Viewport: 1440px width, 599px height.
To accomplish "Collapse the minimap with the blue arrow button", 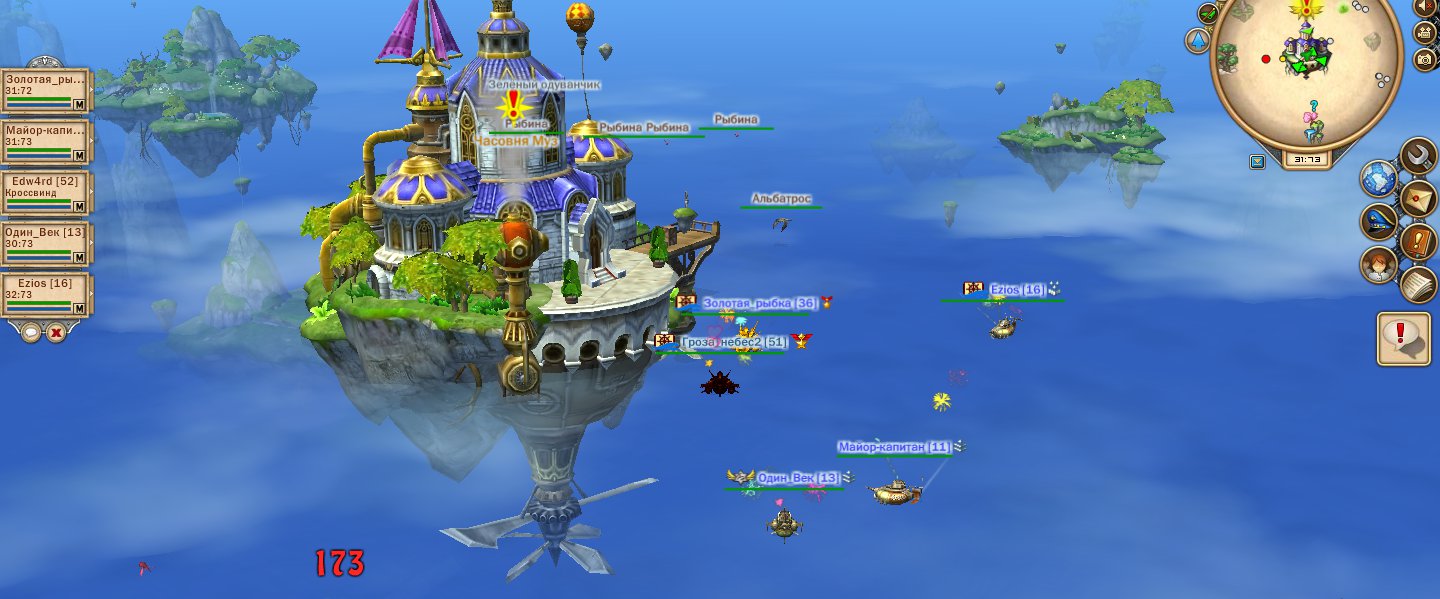I will click(1258, 160).
